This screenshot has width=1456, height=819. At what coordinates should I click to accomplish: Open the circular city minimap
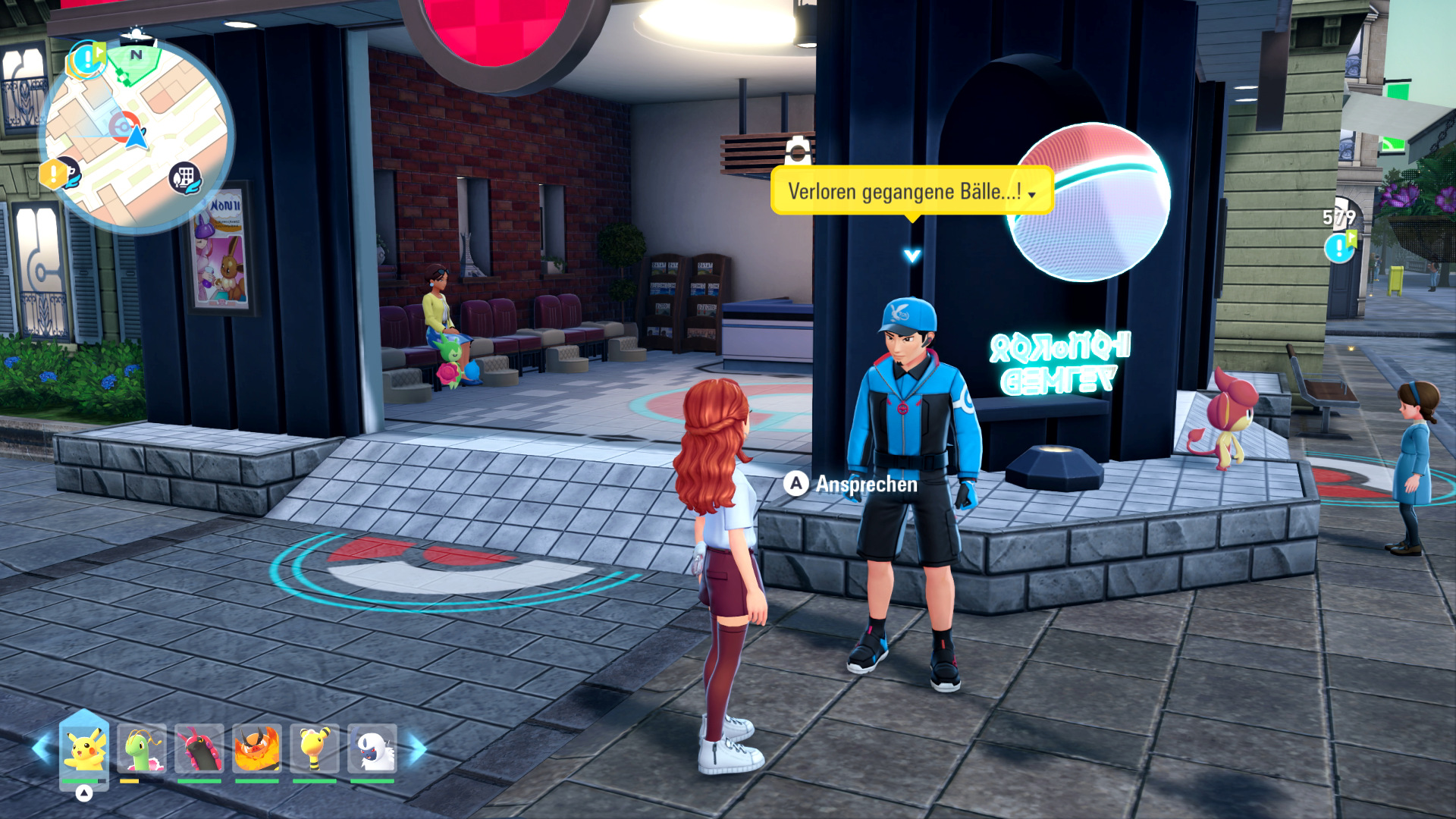click(136, 136)
